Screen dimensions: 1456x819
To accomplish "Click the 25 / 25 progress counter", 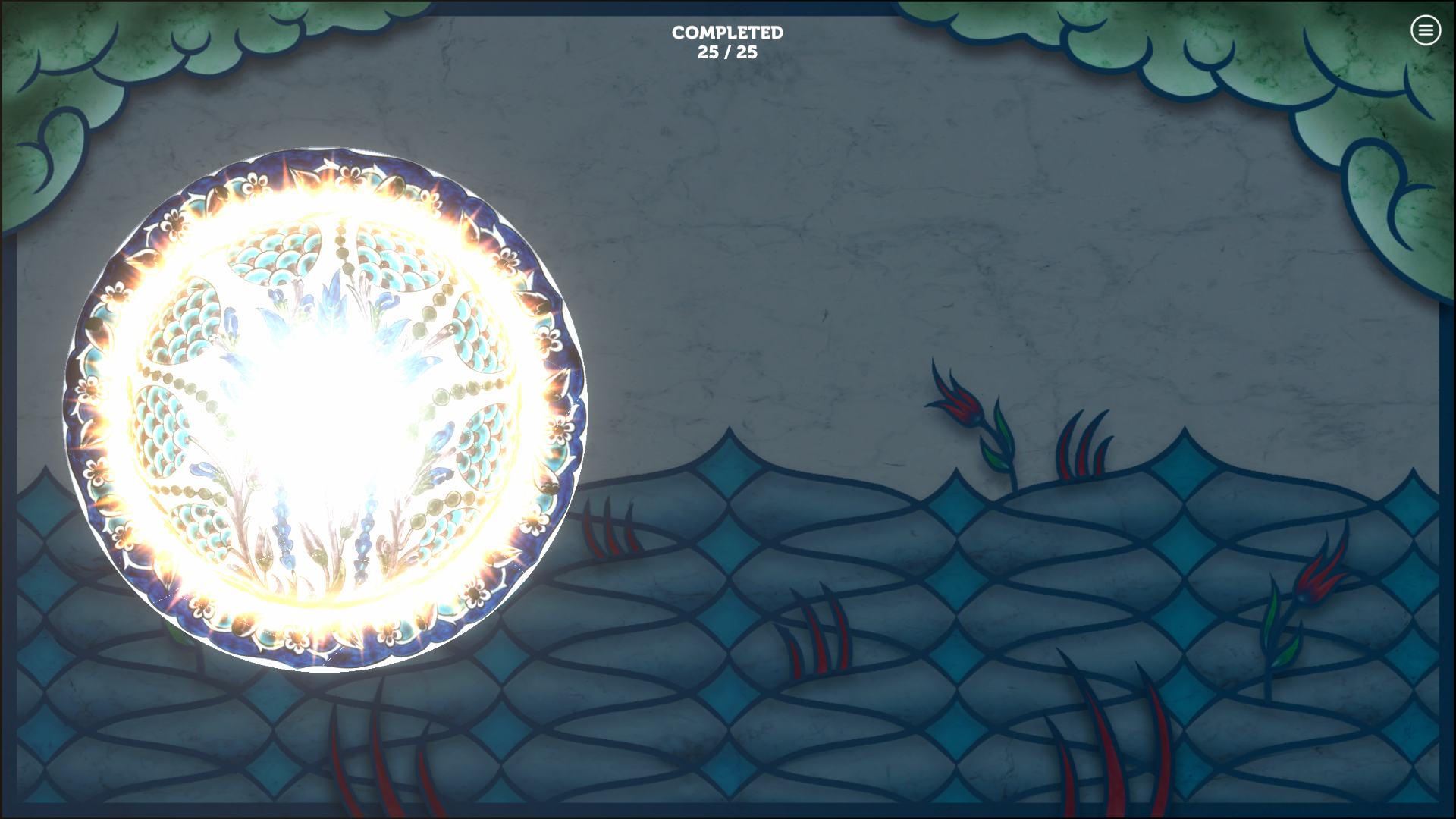I will tap(727, 53).
